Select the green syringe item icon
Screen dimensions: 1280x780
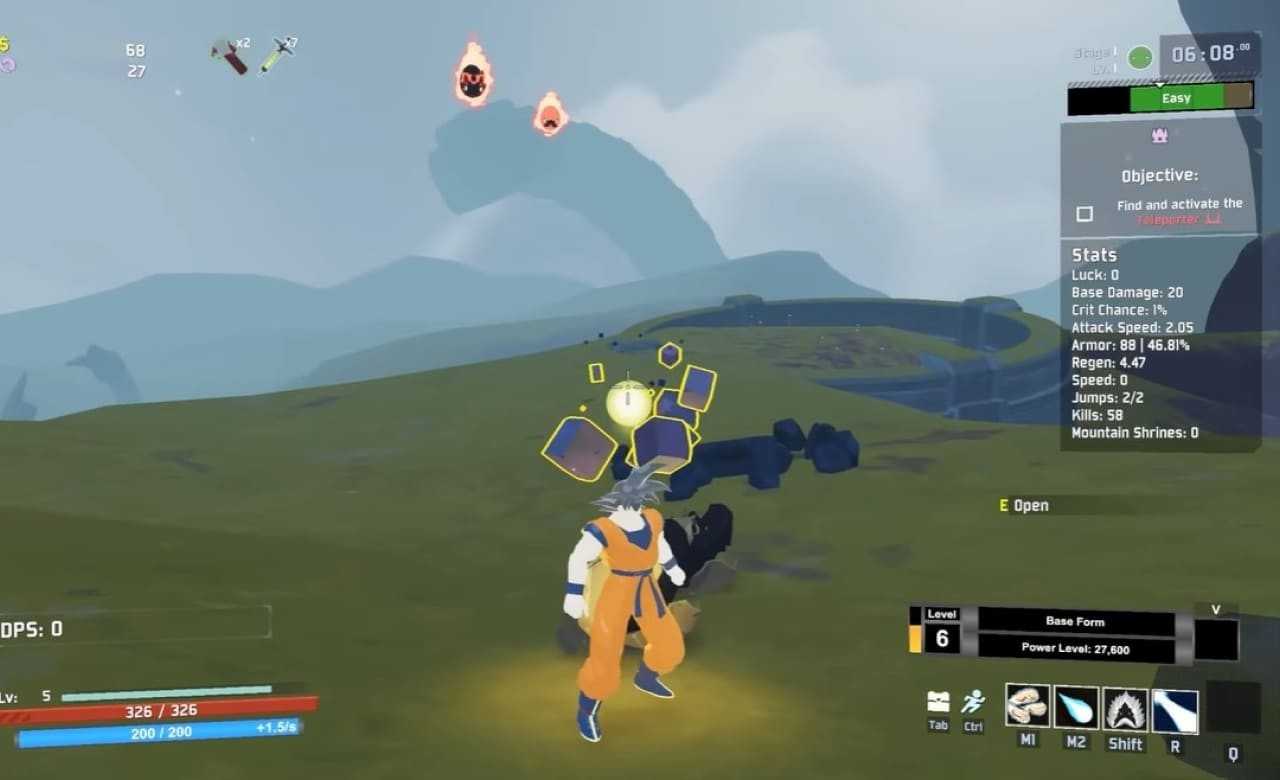tap(277, 55)
